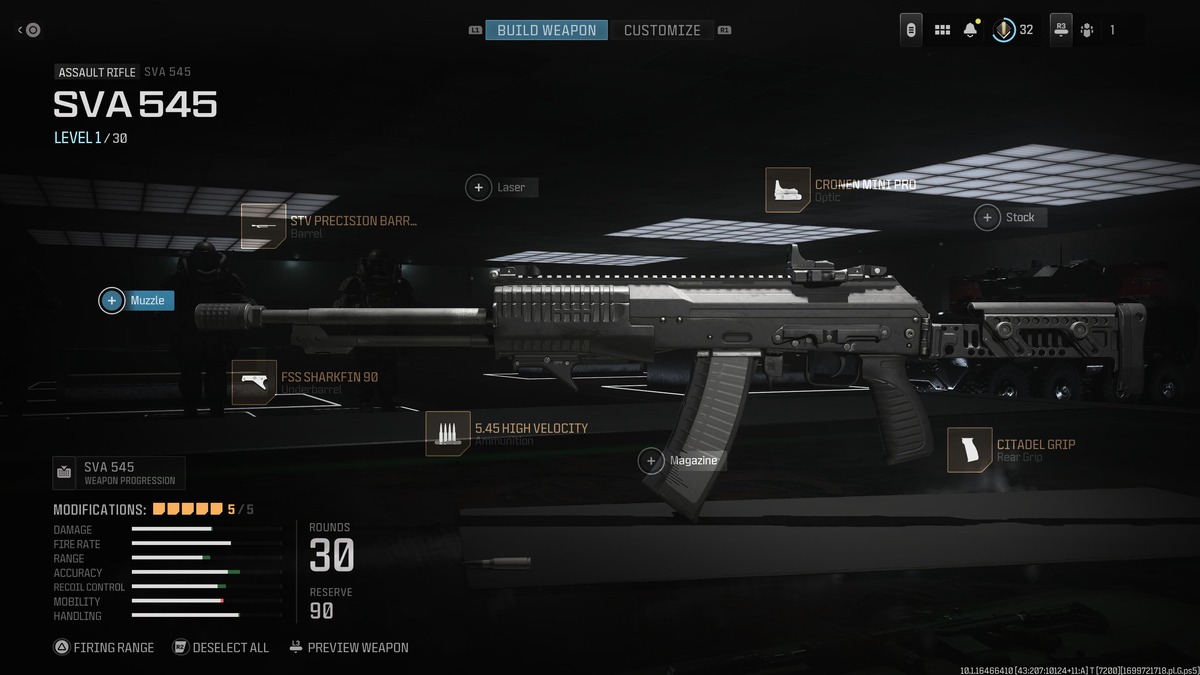Open the social party icon
Screen dimensions: 1200x675
point(1087,30)
